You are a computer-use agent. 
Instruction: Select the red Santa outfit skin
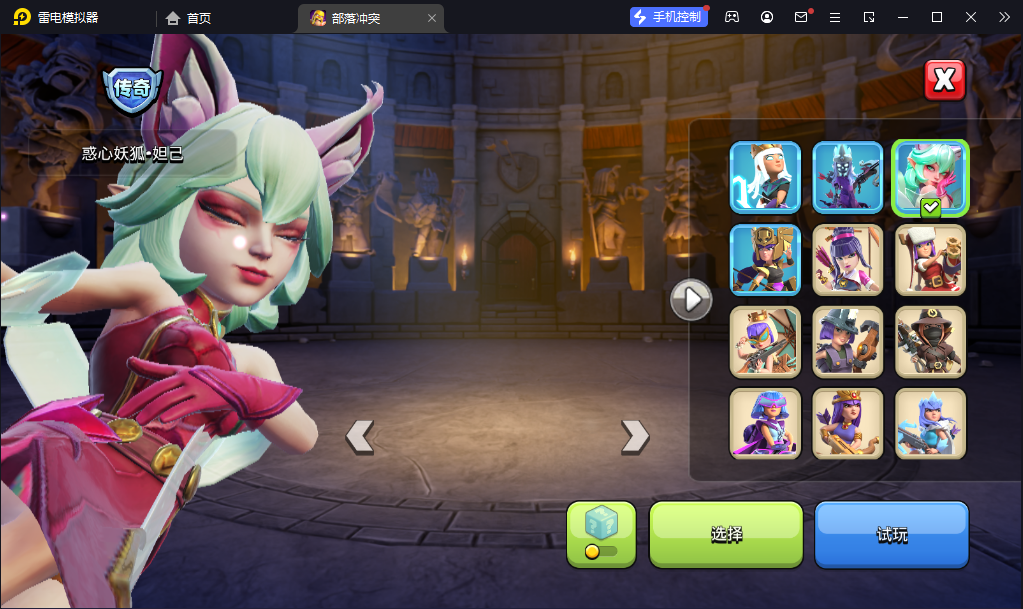[x=930, y=259]
